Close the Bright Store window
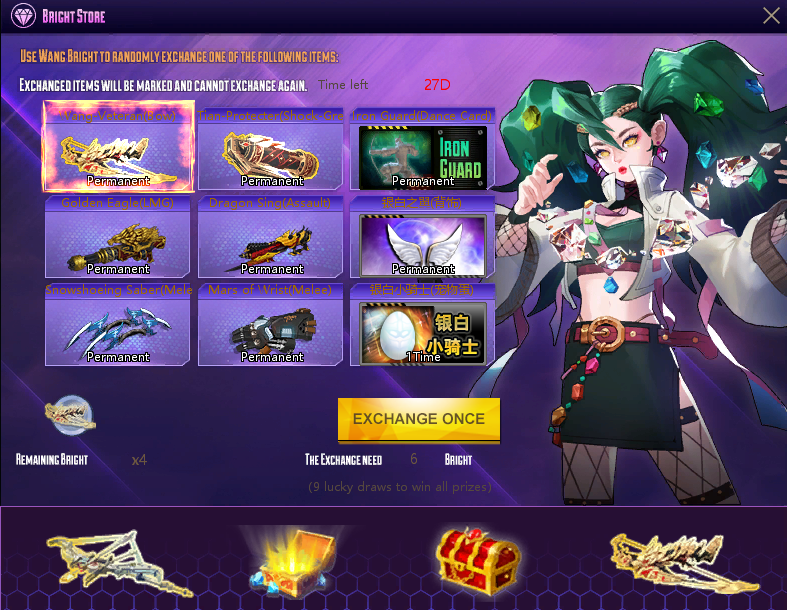The width and height of the screenshot is (787, 610). [x=771, y=16]
